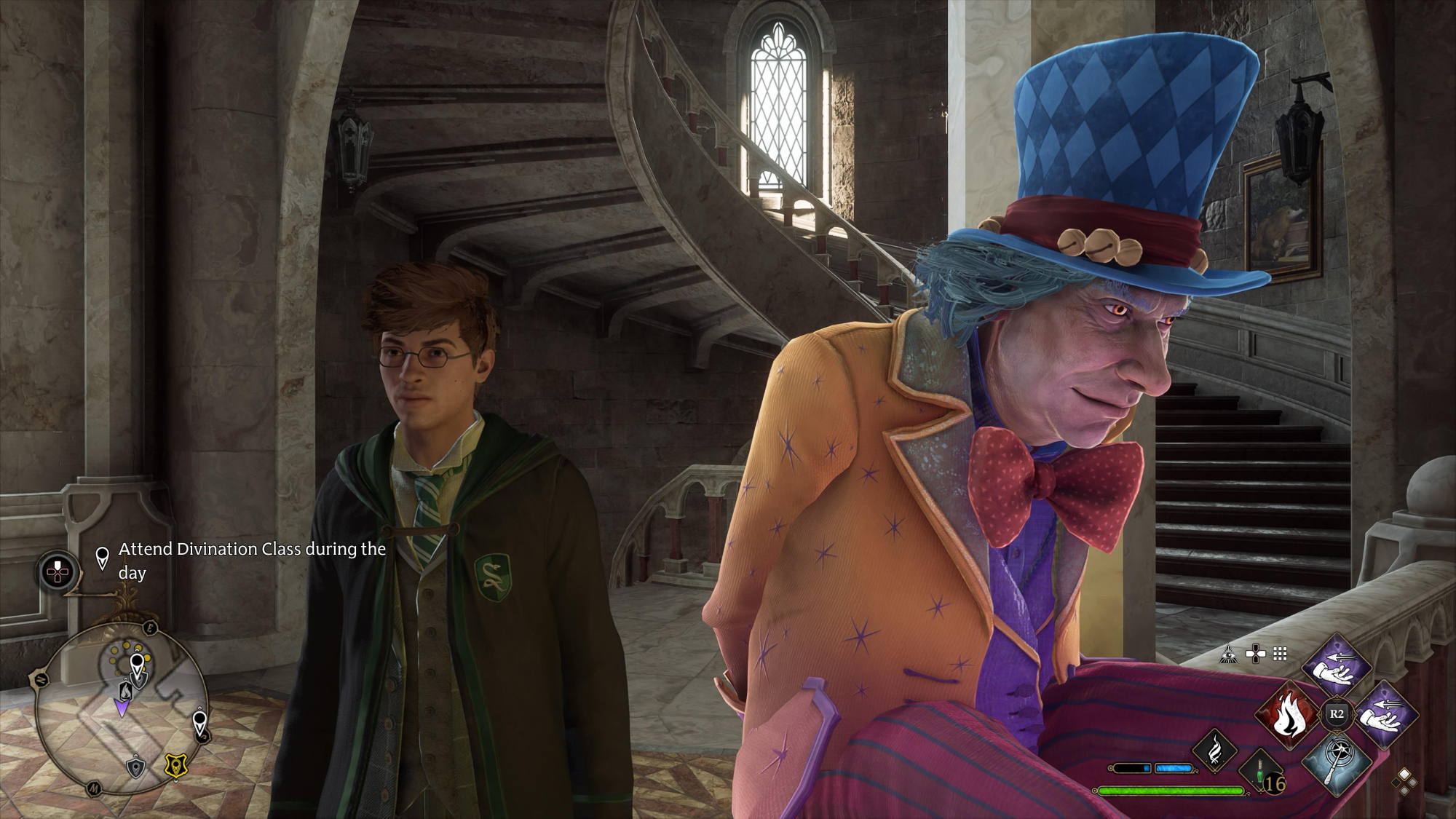Click the eye-in-pyramid icon
This screenshot has width=1456, height=819.
pos(1229,654)
